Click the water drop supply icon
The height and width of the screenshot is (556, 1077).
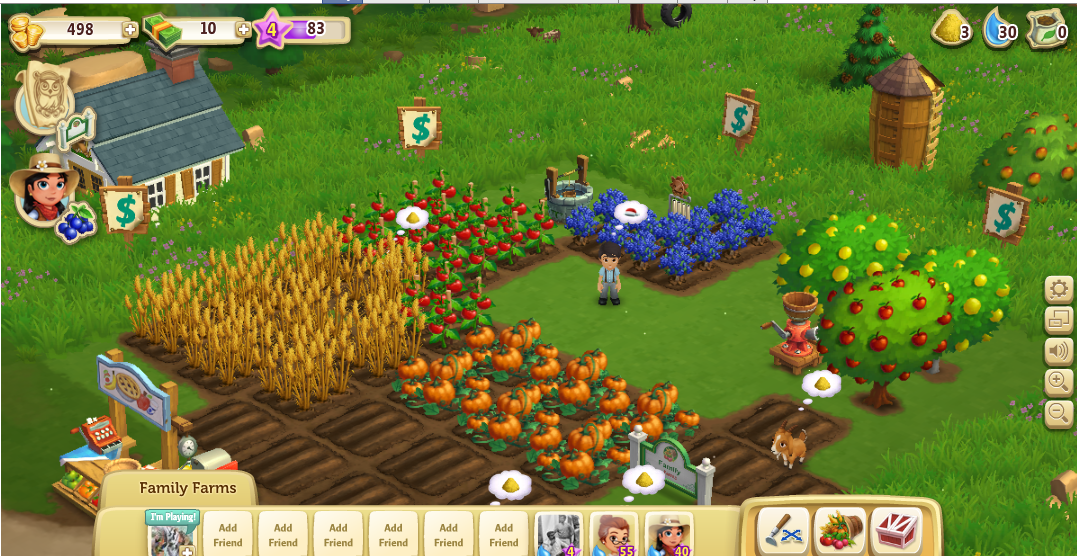pyautogui.click(x=1000, y=30)
